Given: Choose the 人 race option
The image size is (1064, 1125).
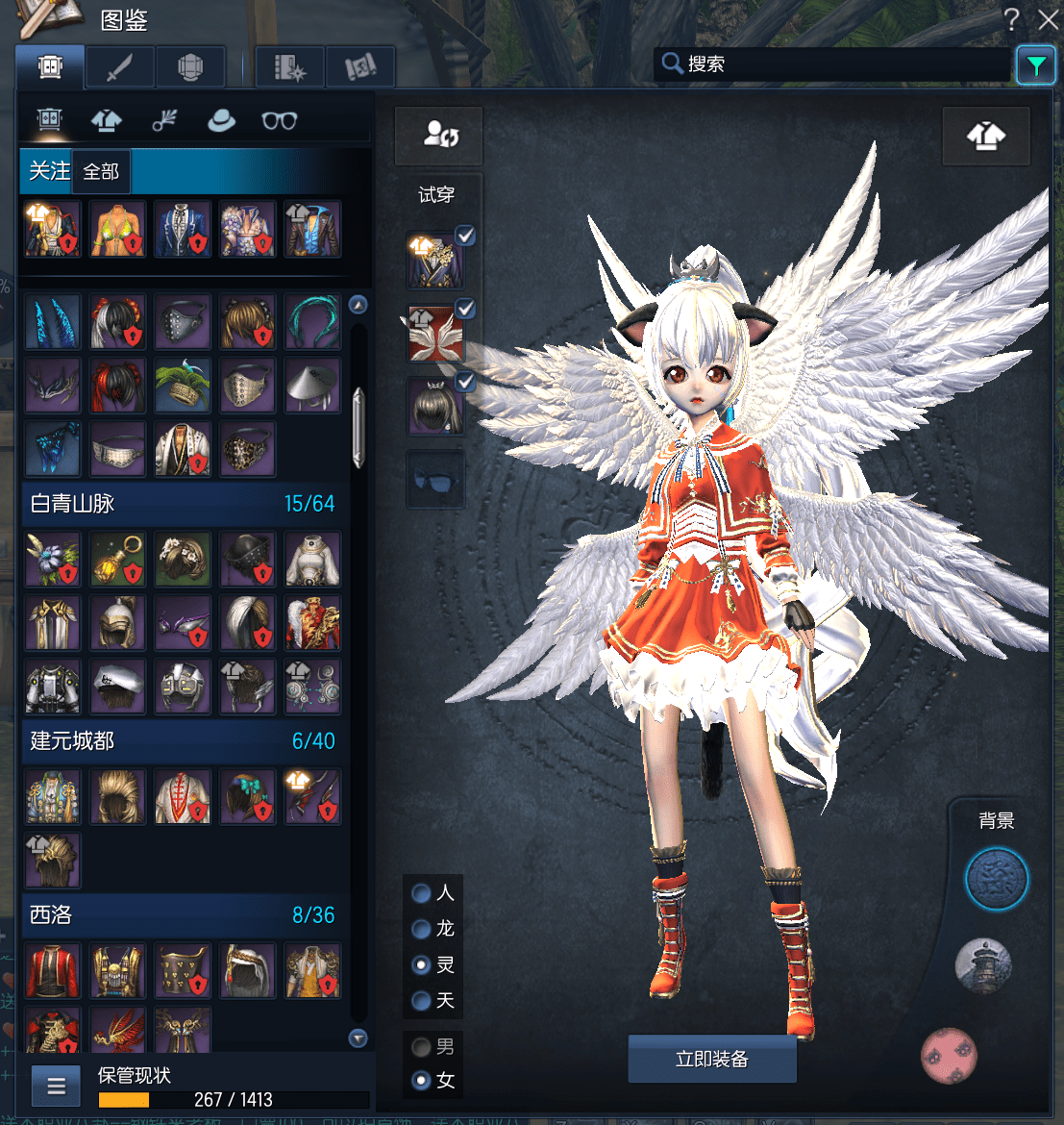Looking at the screenshot, I should [x=421, y=893].
